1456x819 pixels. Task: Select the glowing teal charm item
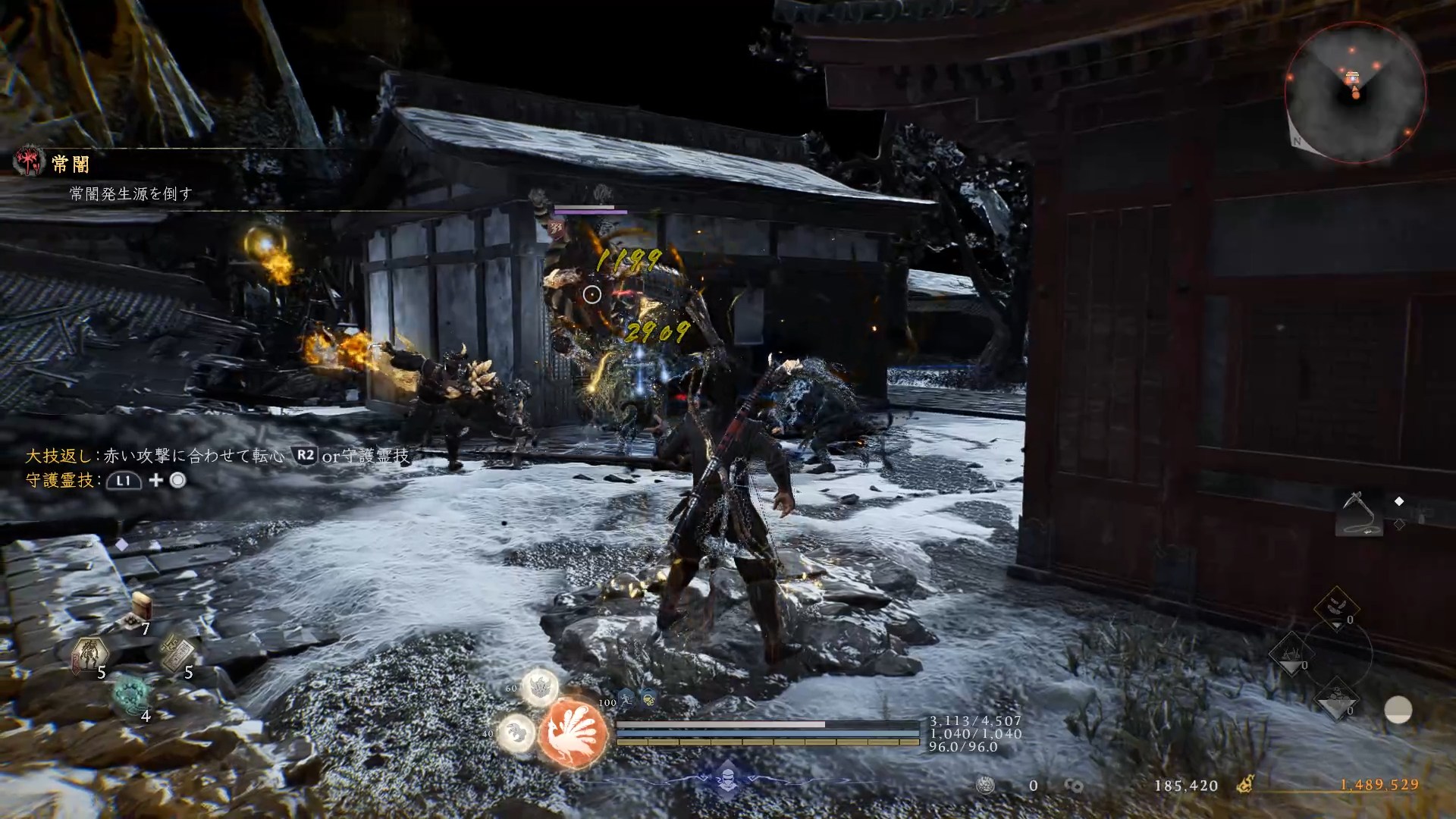133,695
